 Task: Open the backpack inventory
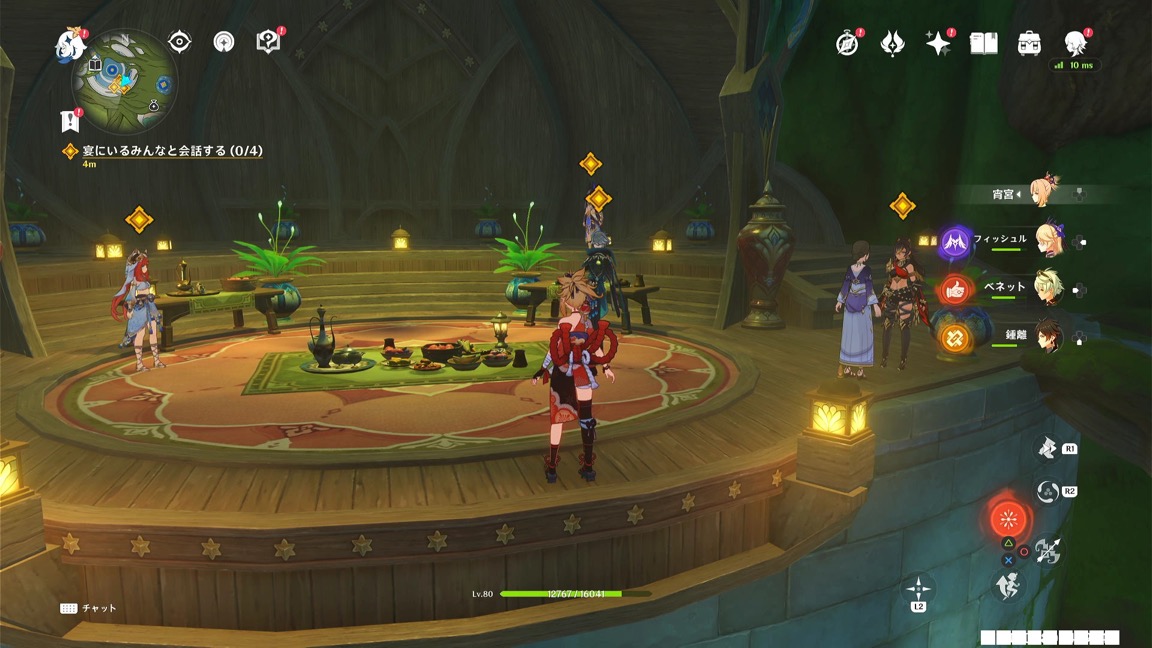pyautogui.click(x=1029, y=44)
